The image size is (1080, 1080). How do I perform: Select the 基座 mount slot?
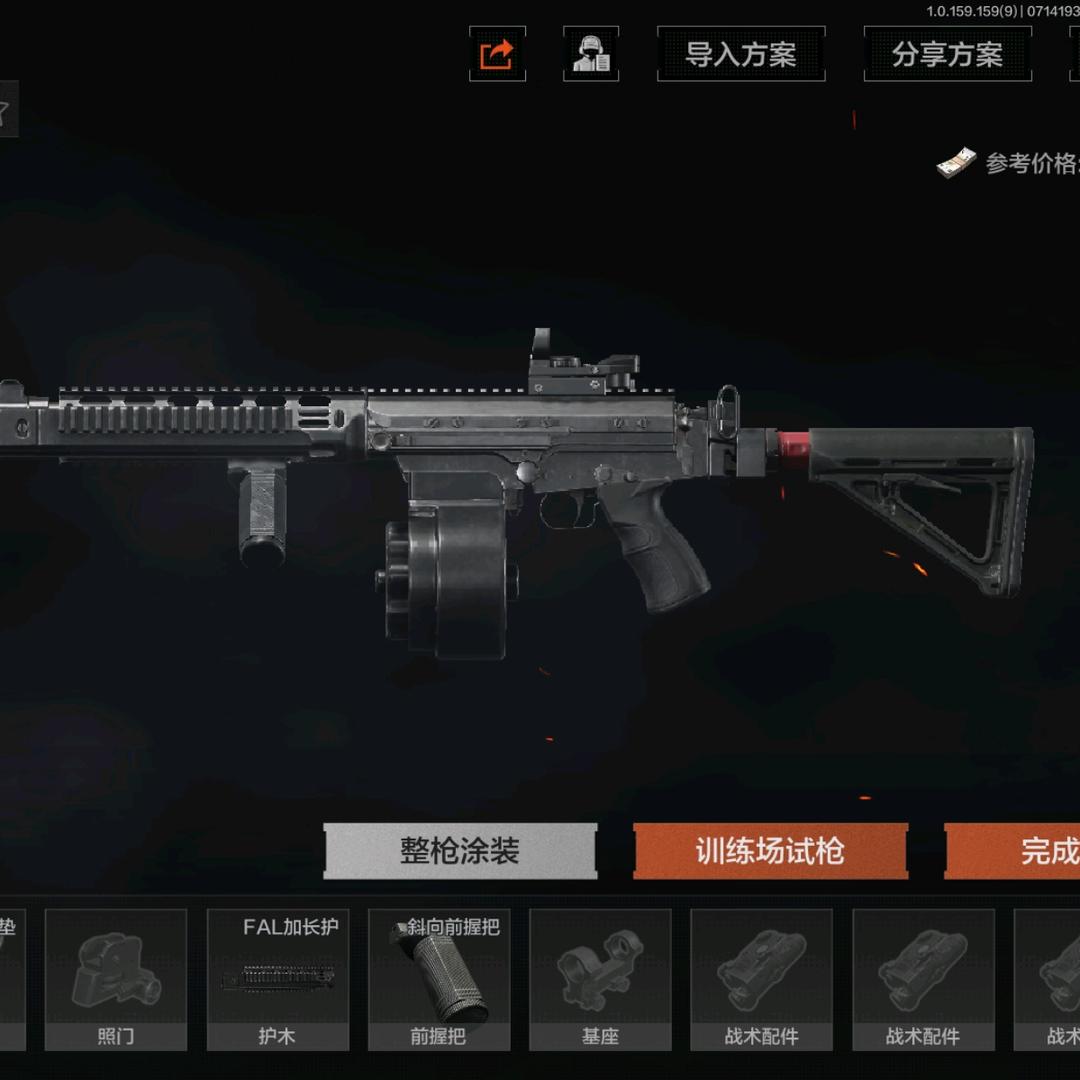coord(600,980)
